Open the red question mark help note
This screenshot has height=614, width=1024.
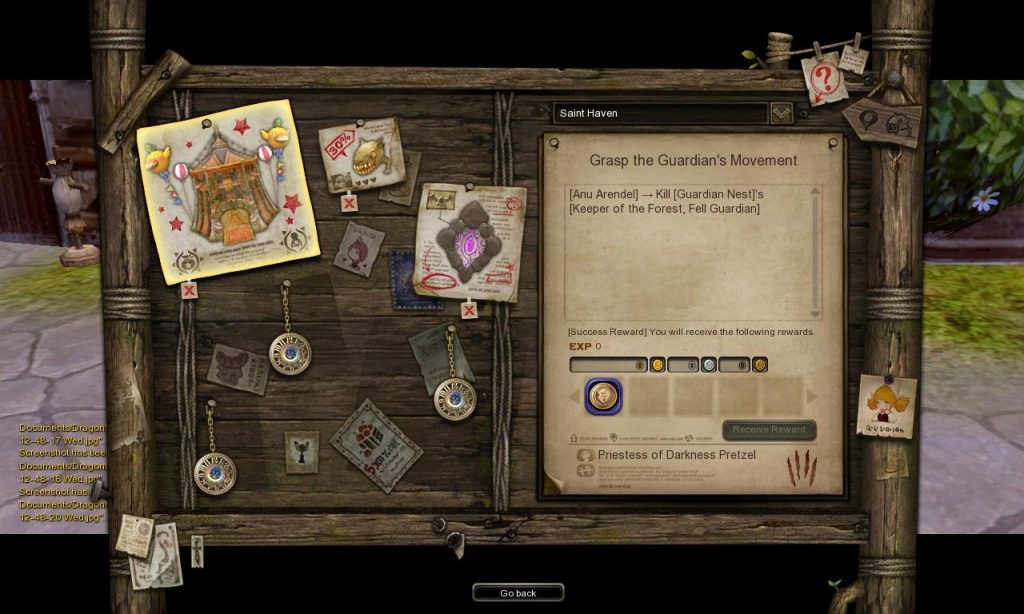(x=824, y=79)
